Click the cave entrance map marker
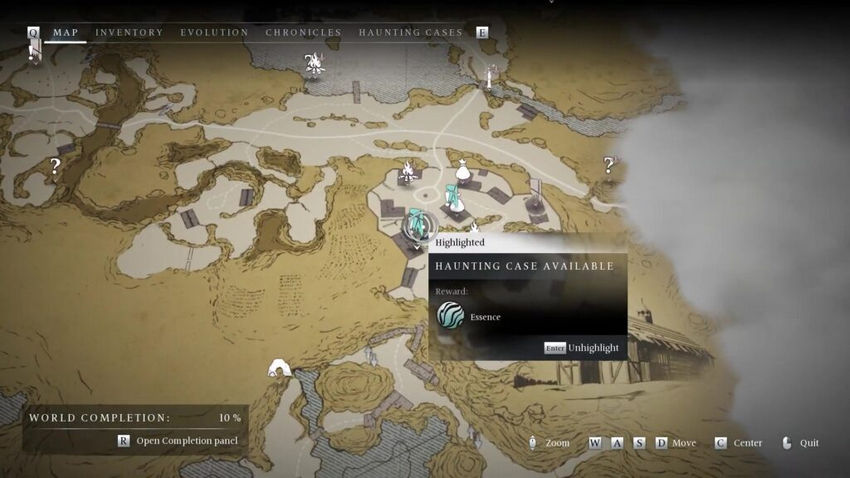Viewport: 850px width, 478px height. click(x=279, y=369)
